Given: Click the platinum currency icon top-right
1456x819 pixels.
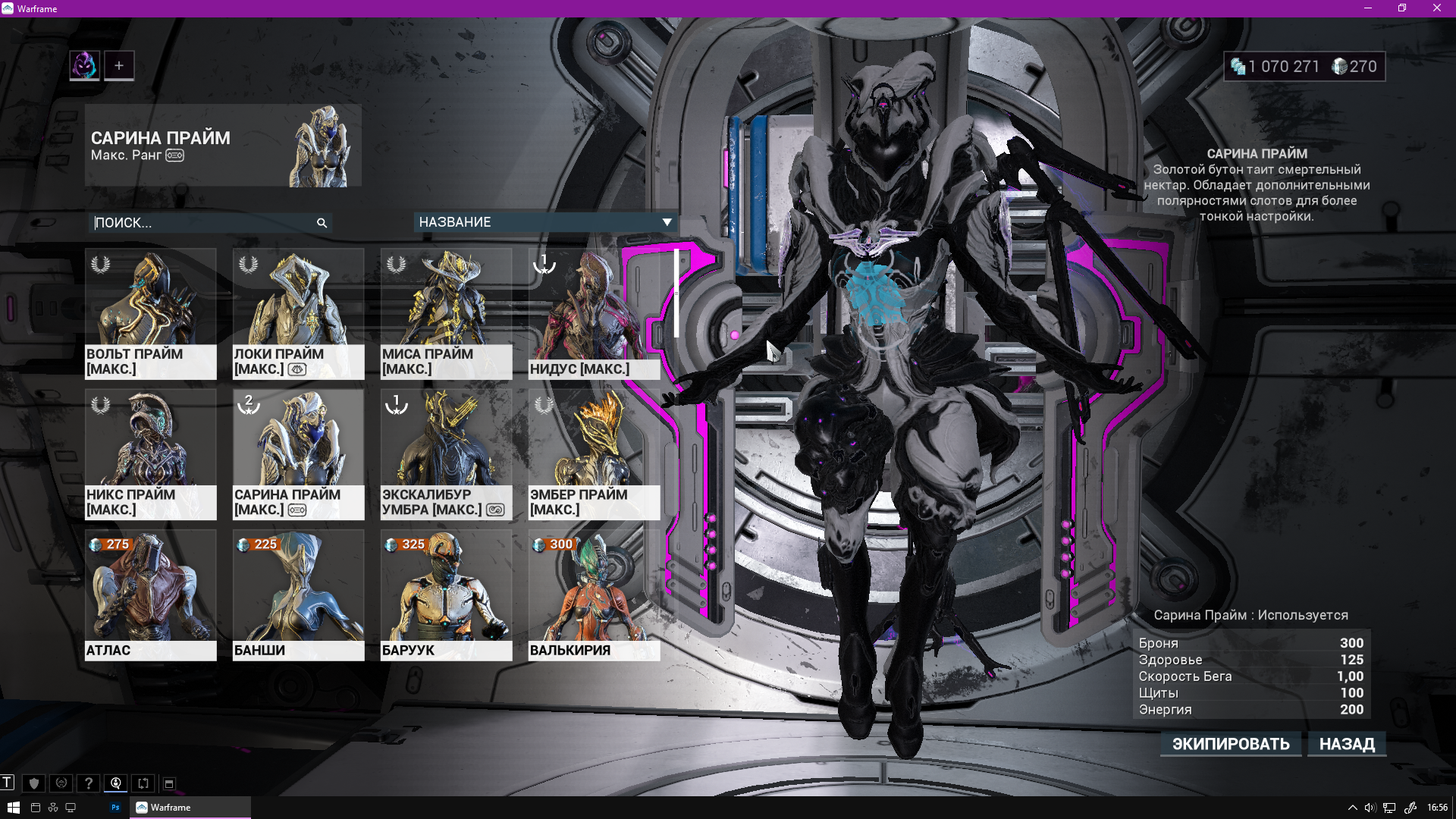Looking at the screenshot, I should tap(1338, 67).
